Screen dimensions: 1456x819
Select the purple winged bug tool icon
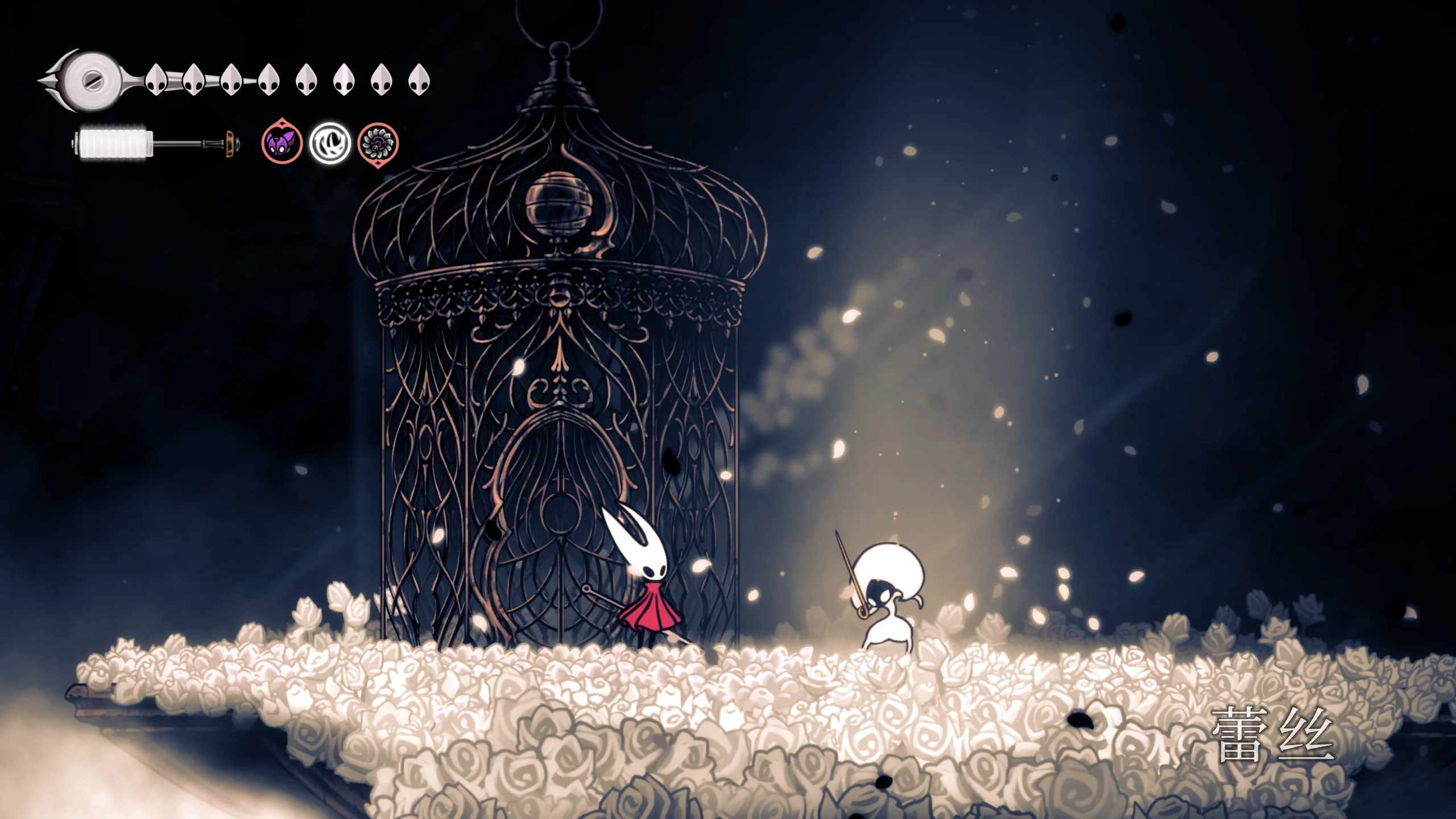(x=282, y=143)
